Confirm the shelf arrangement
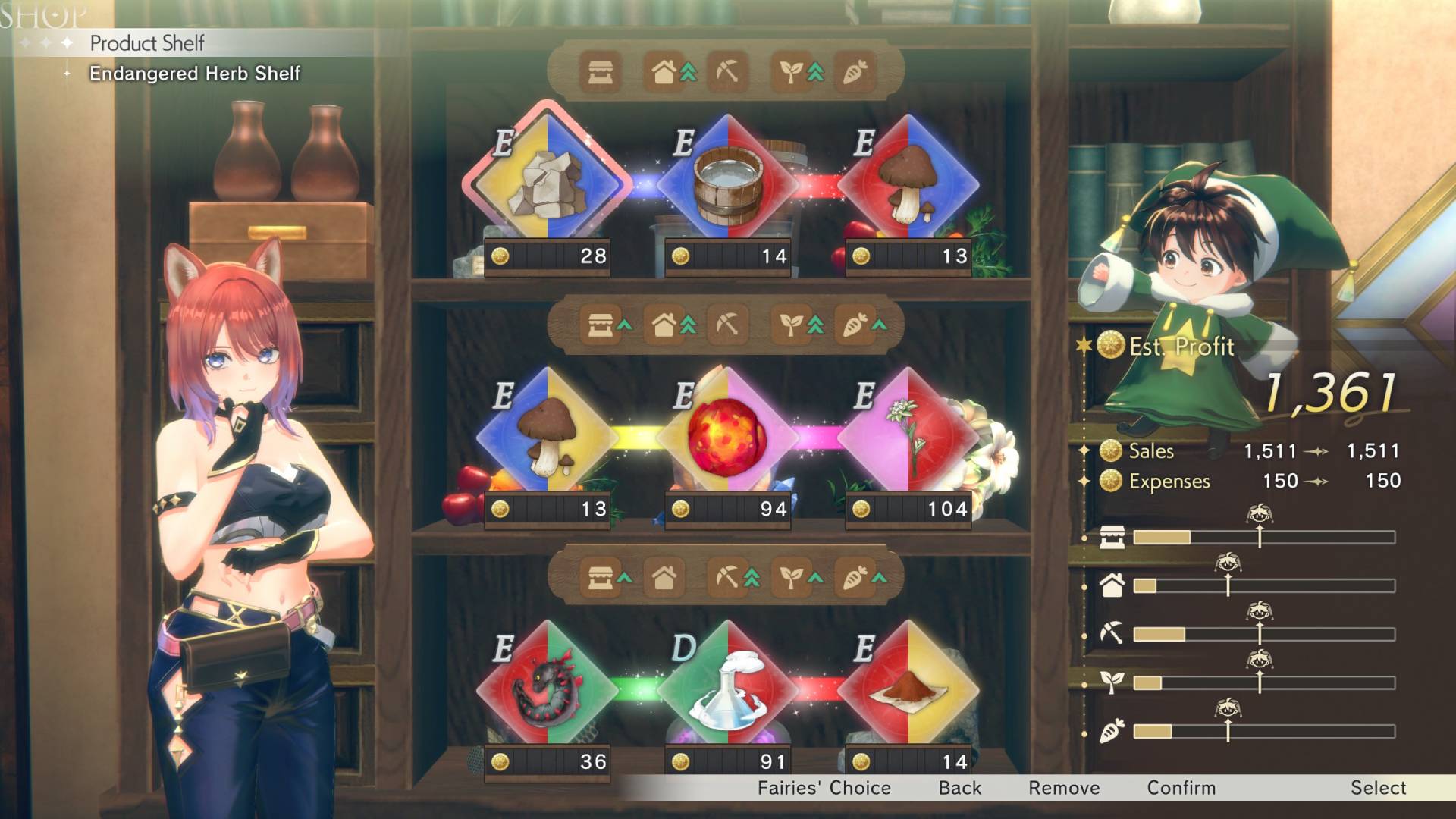 coord(1181,788)
